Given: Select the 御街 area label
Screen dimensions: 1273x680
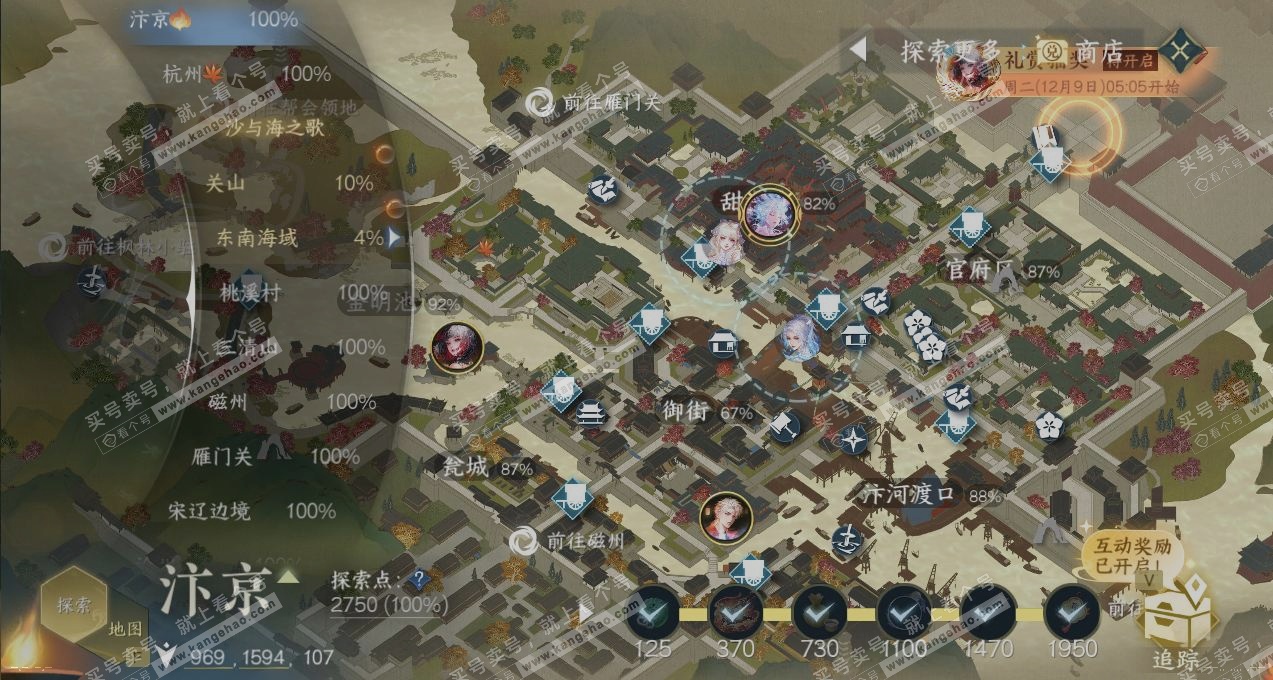Looking at the screenshot, I should tap(685, 410).
